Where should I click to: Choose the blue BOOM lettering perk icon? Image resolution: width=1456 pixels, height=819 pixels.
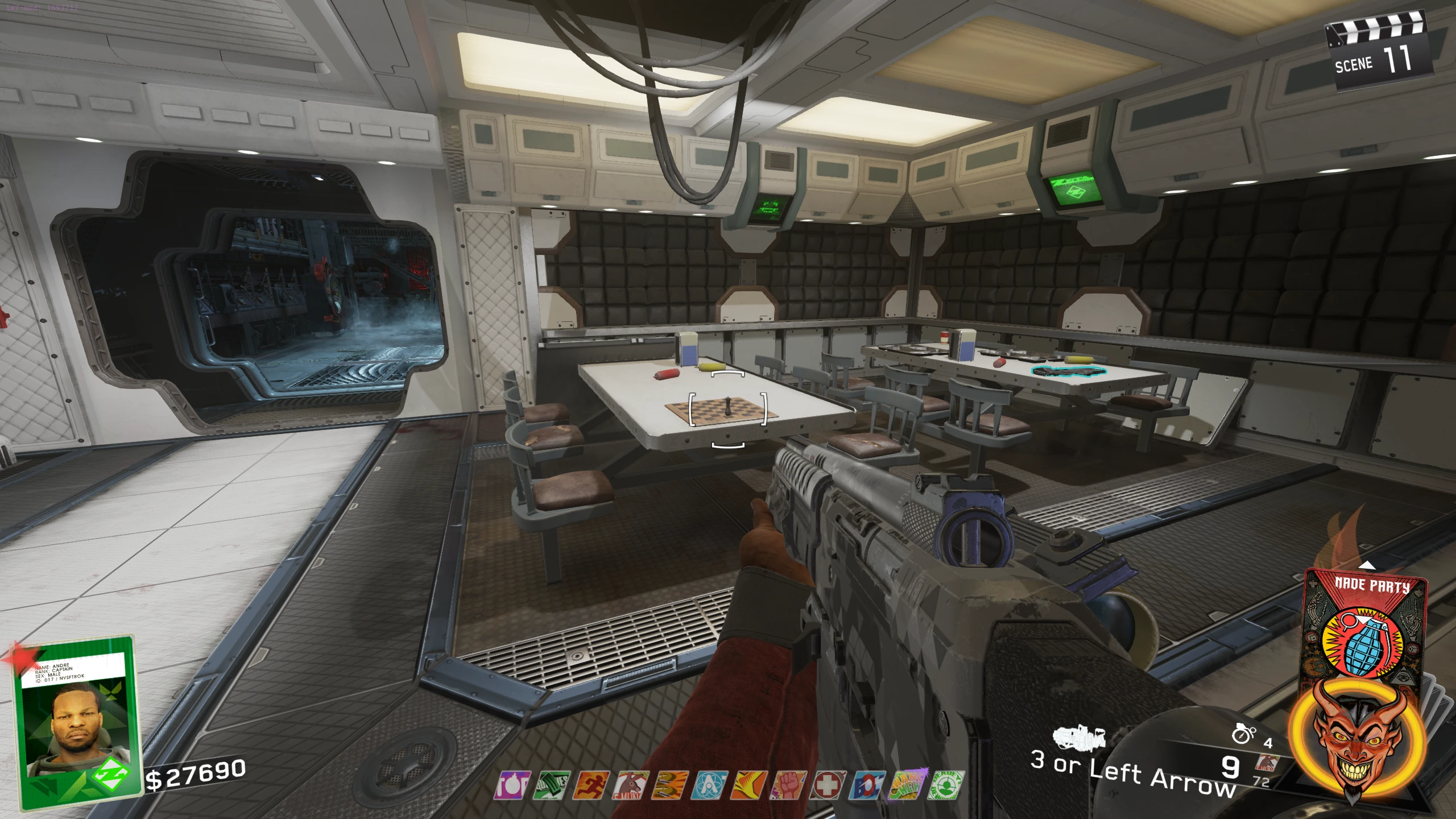tap(868, 785)
